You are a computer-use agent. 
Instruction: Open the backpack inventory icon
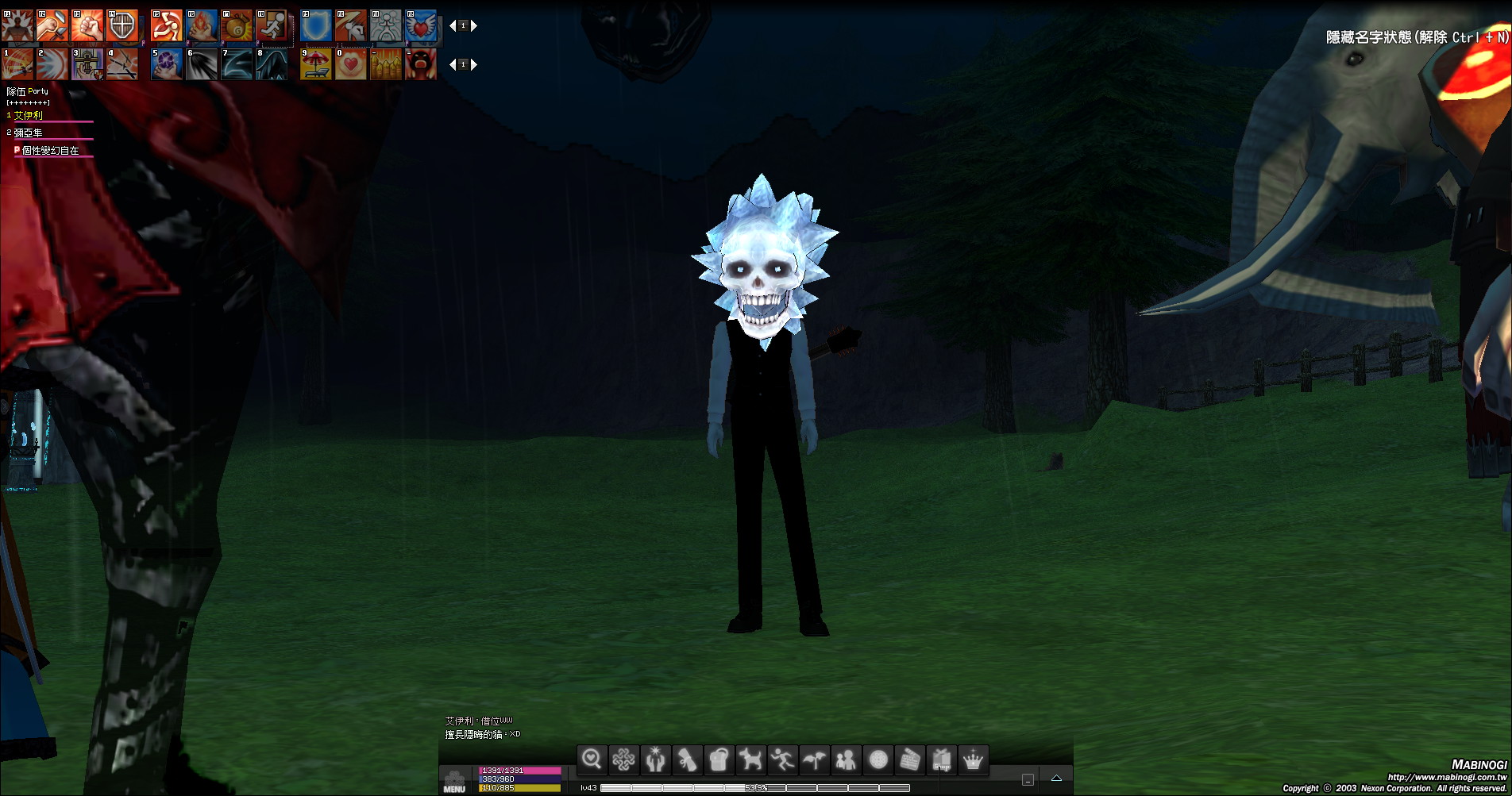point(719,760)
